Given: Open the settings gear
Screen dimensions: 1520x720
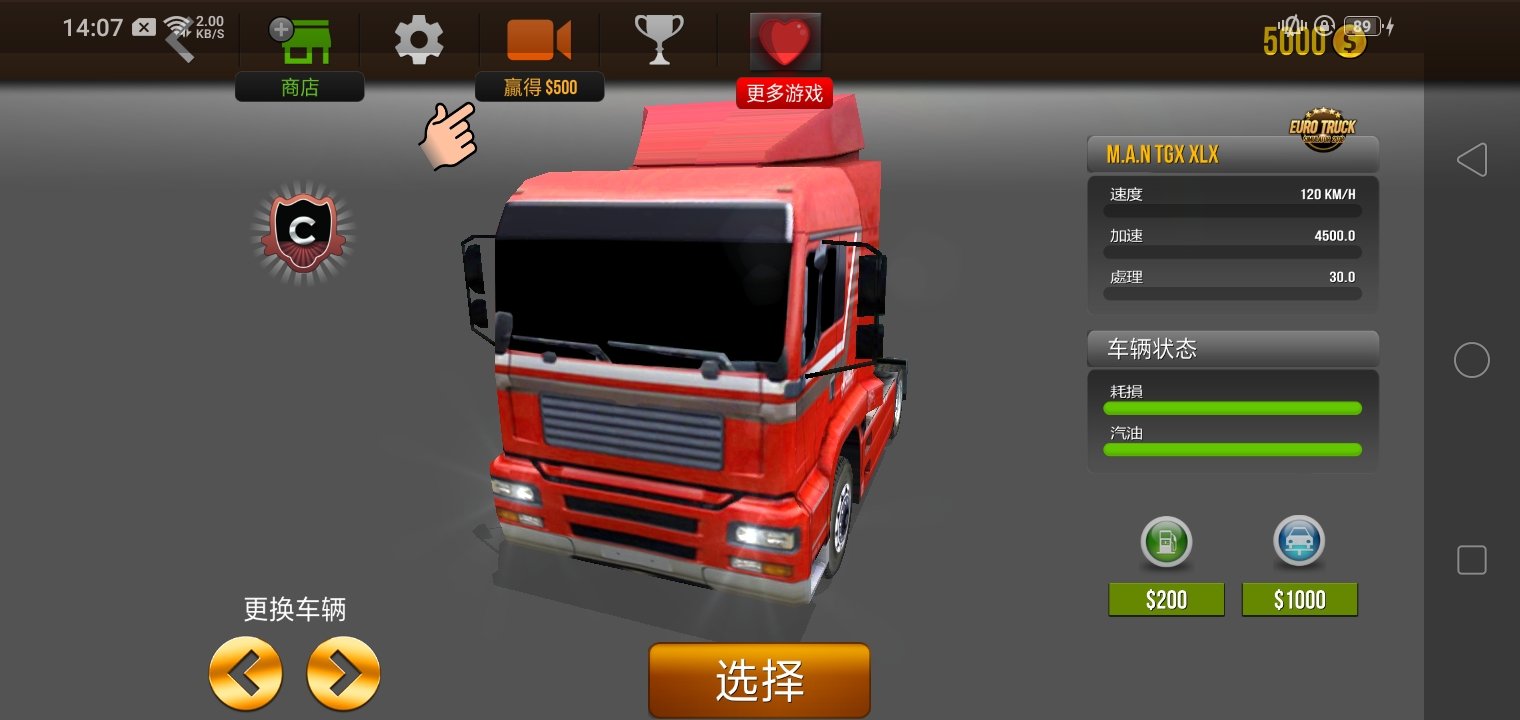Looking at the screenshot, I should [x=419, y=38].
